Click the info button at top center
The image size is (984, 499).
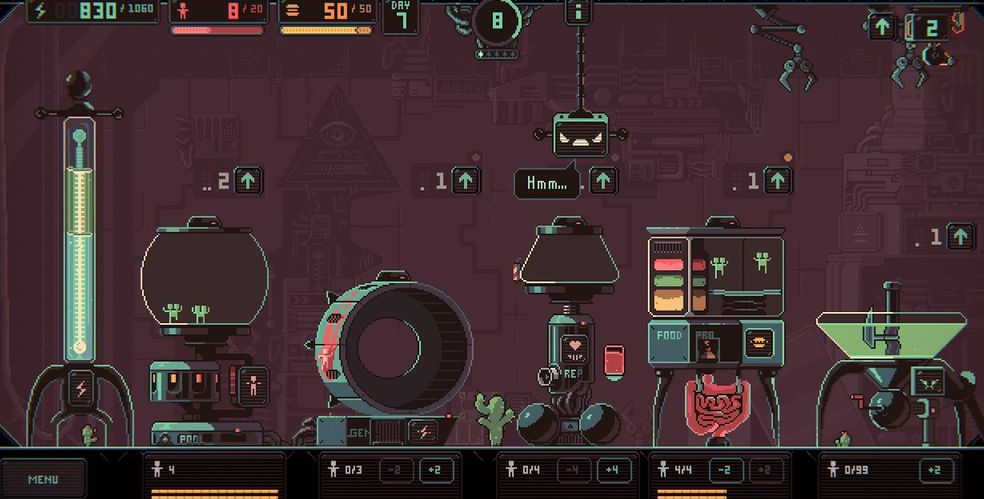[x=578, y=12]
